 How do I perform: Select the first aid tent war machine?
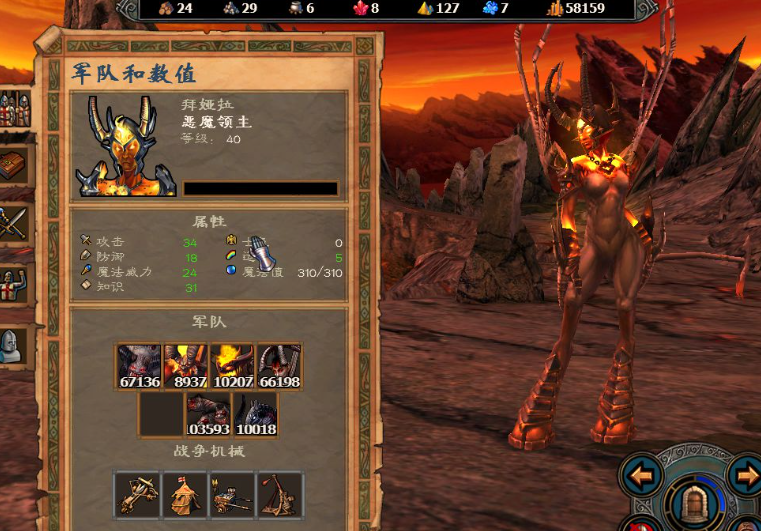185,494
